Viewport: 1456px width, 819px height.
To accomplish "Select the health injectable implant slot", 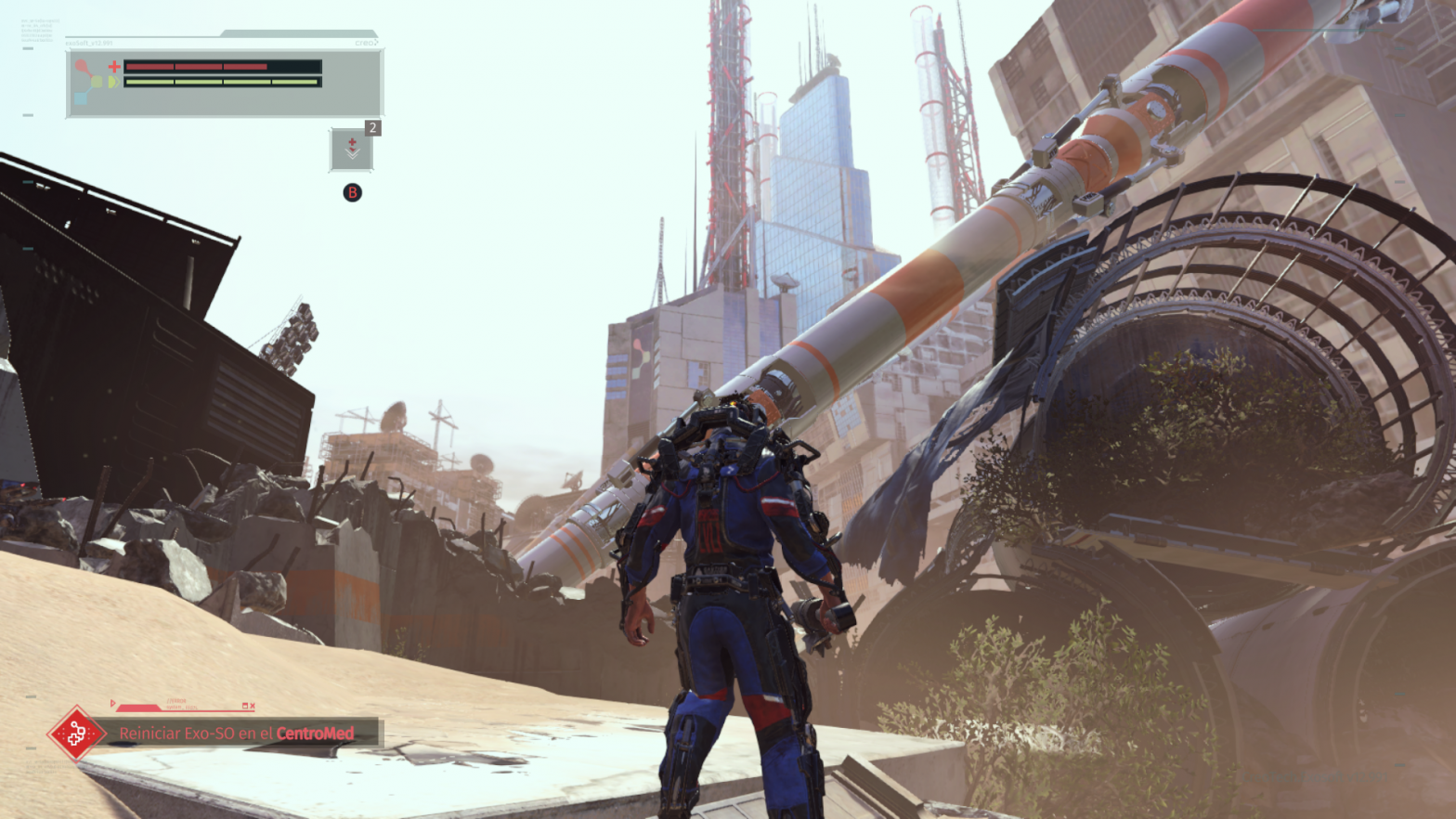I will click(x=352, y=149).
